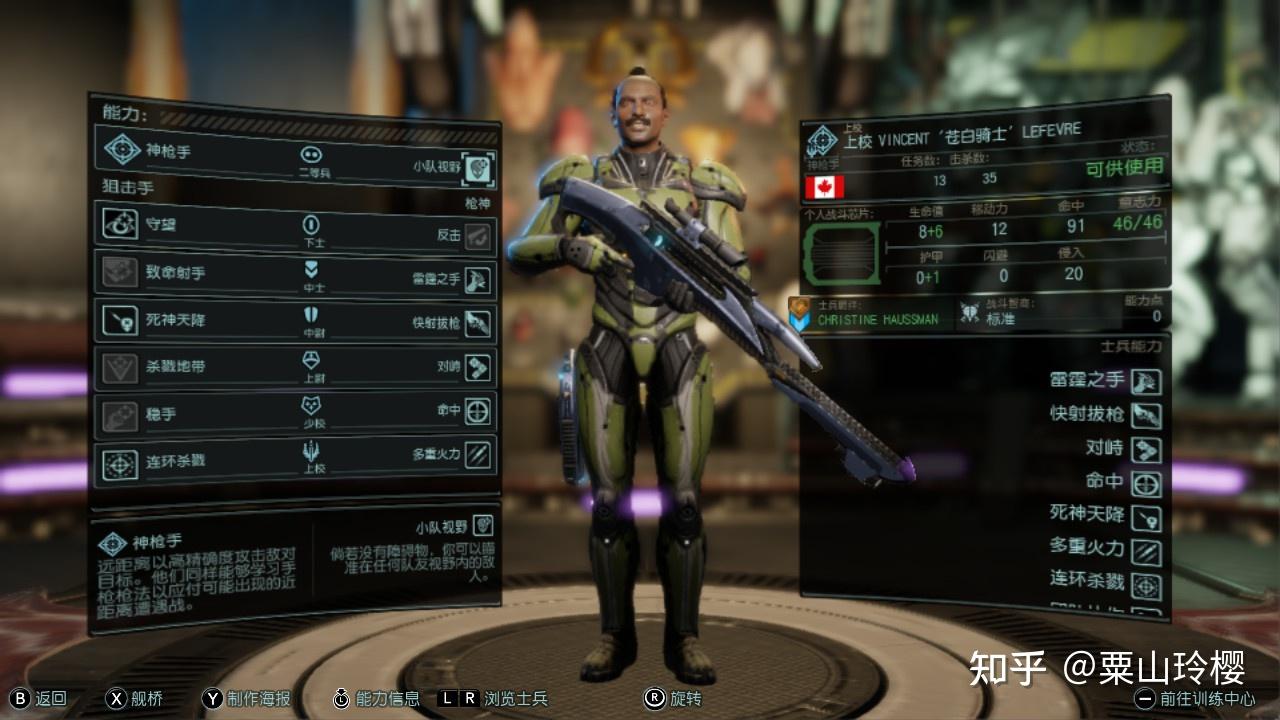Screen dimensions: 1280x720
Task: Click 多重火力 in the soldier abilities list
Action: pyautogui.click(x=1146, y=550)
